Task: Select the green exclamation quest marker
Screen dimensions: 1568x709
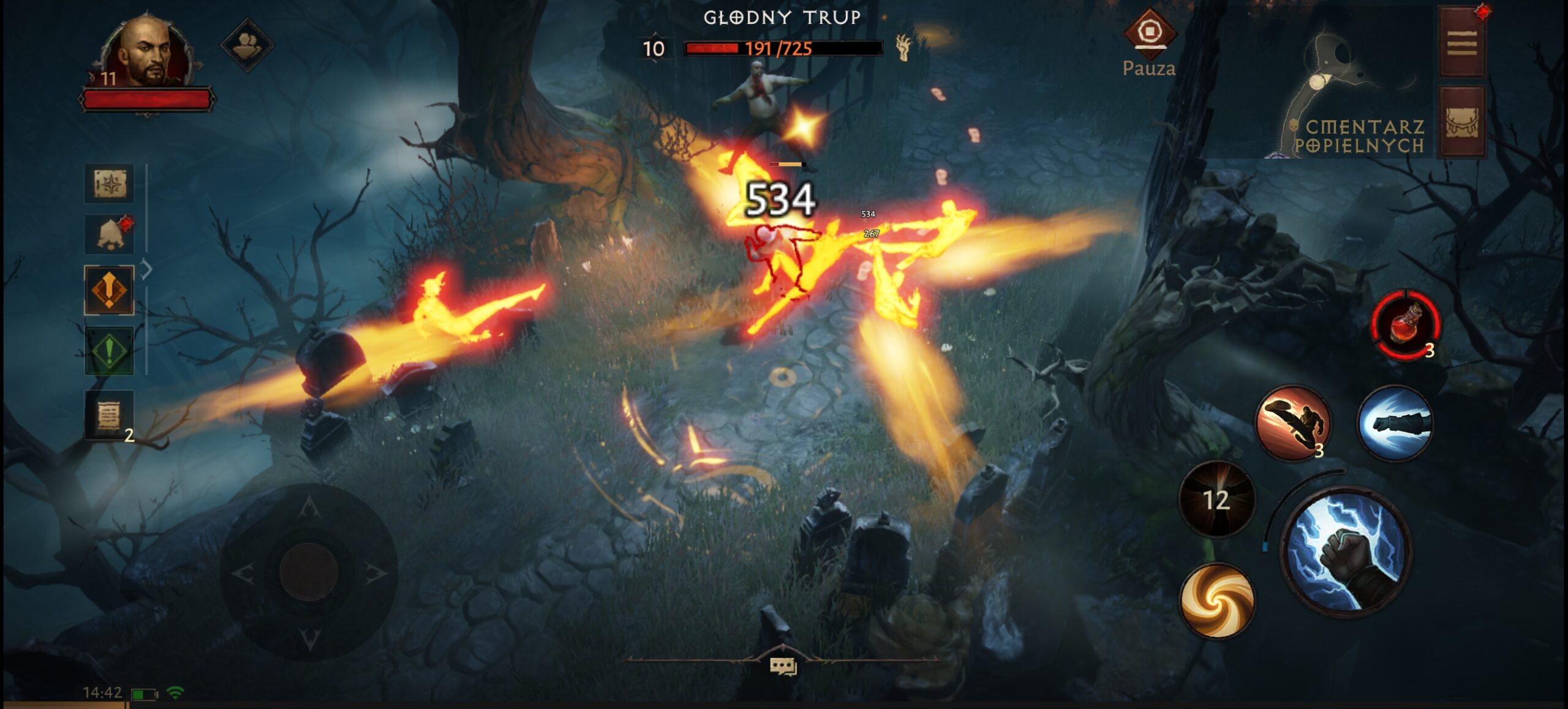Action: (x=109, y=350)
